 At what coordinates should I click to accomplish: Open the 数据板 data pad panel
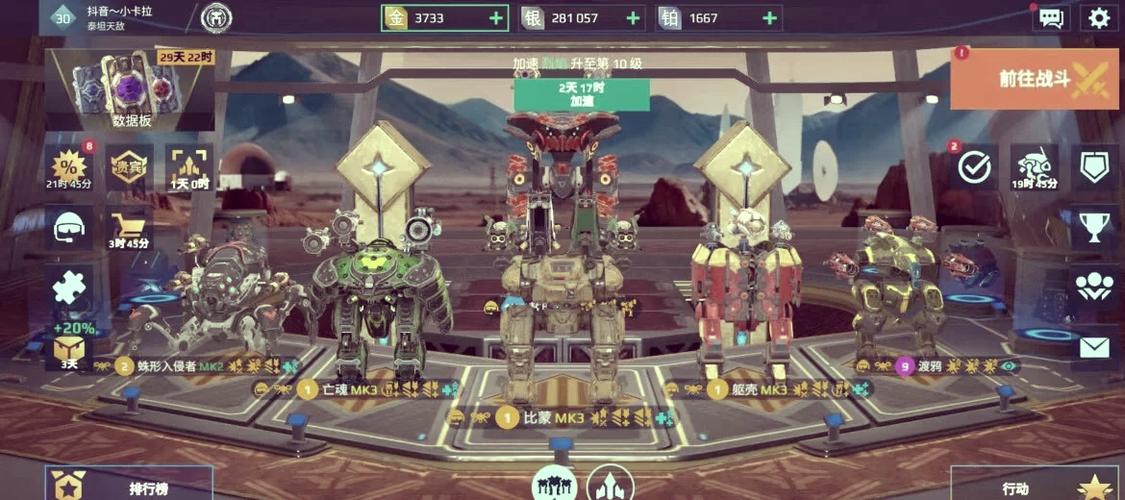point(133,88)
